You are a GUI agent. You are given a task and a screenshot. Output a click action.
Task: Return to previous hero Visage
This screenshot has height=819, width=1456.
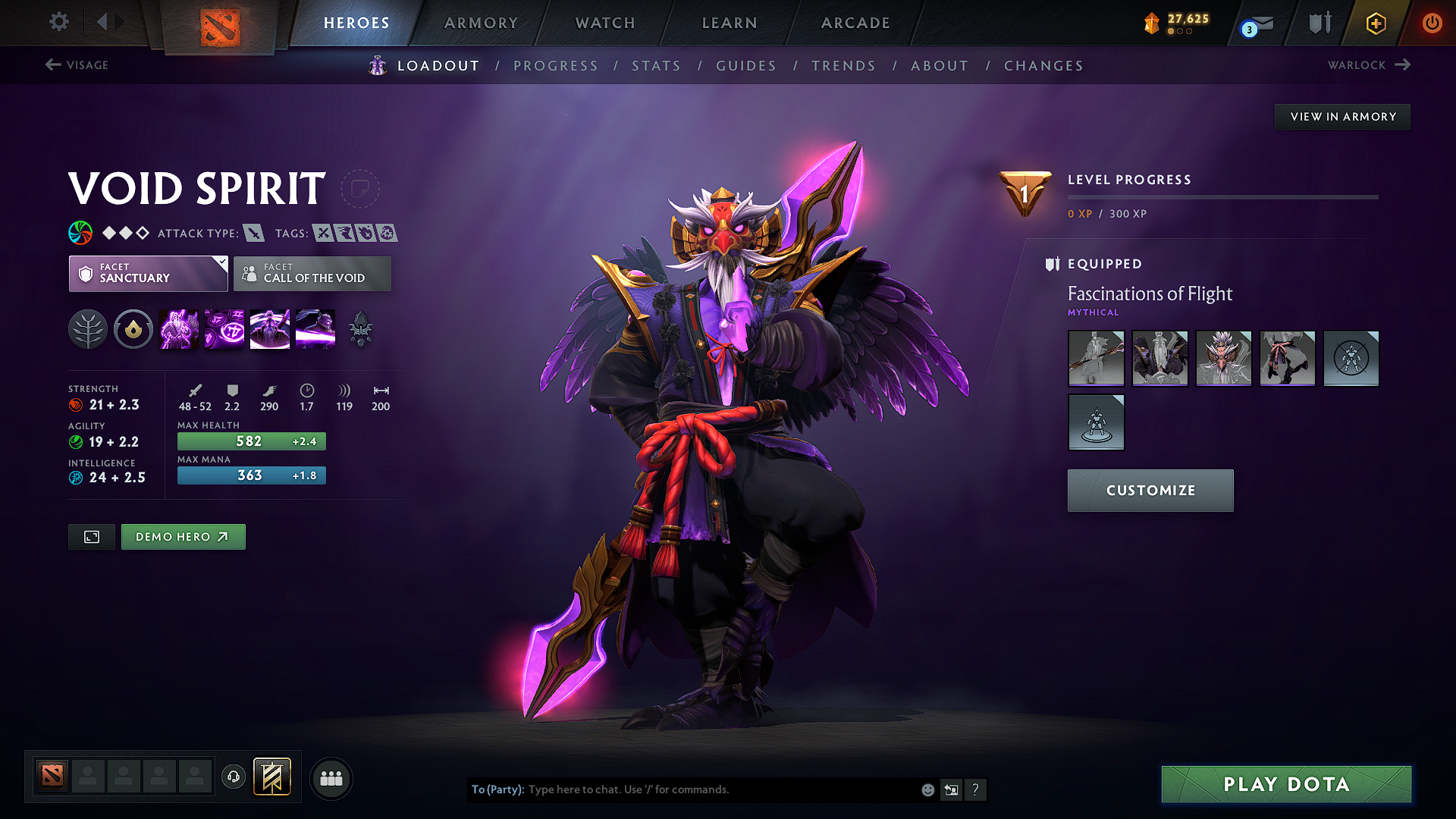pos(77,65)
